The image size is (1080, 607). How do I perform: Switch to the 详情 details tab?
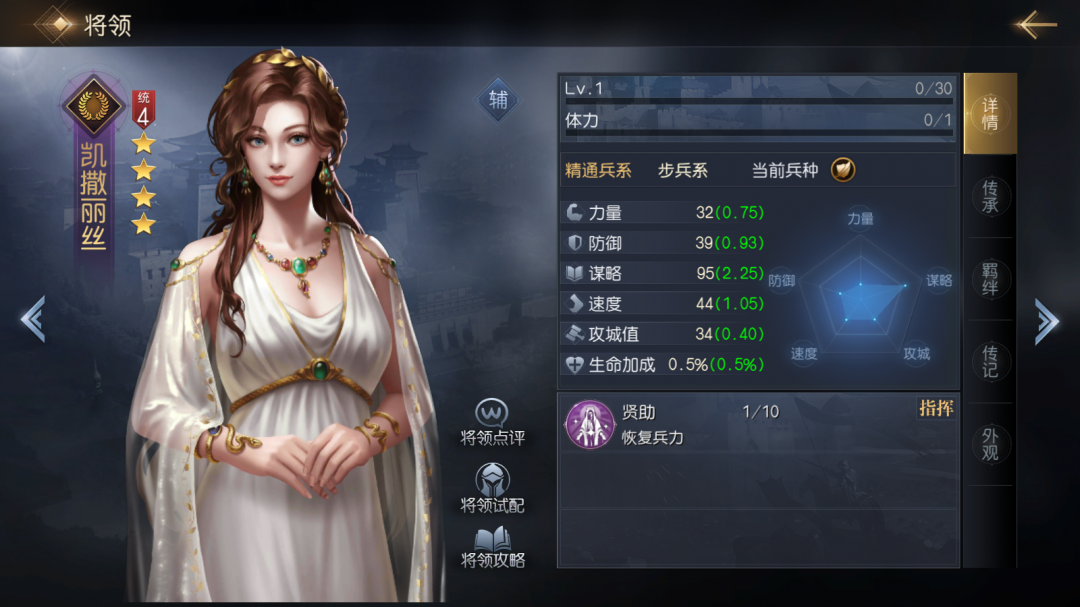tap(990, 114)
